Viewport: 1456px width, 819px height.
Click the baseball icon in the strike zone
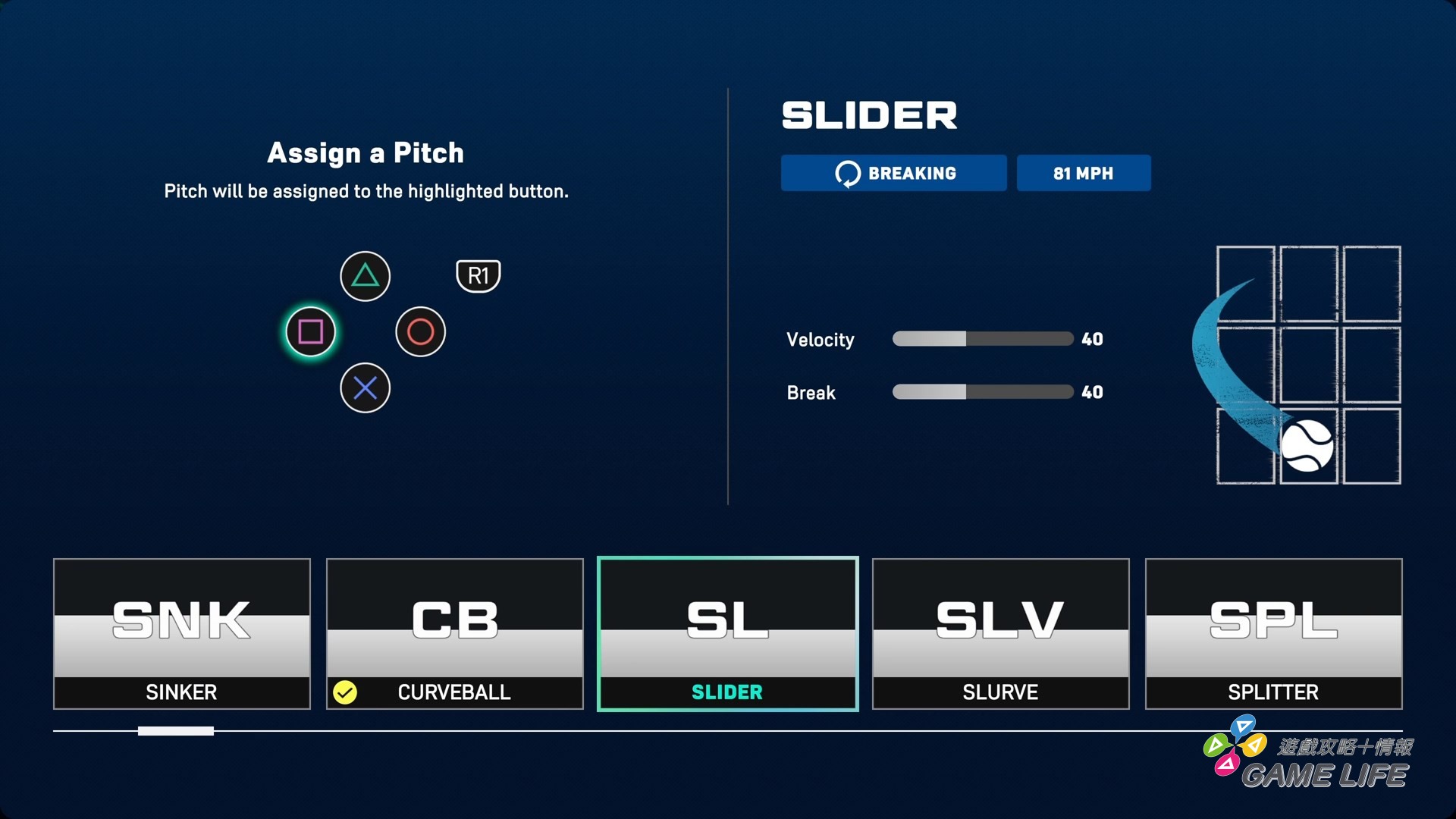pos(1307,446)
